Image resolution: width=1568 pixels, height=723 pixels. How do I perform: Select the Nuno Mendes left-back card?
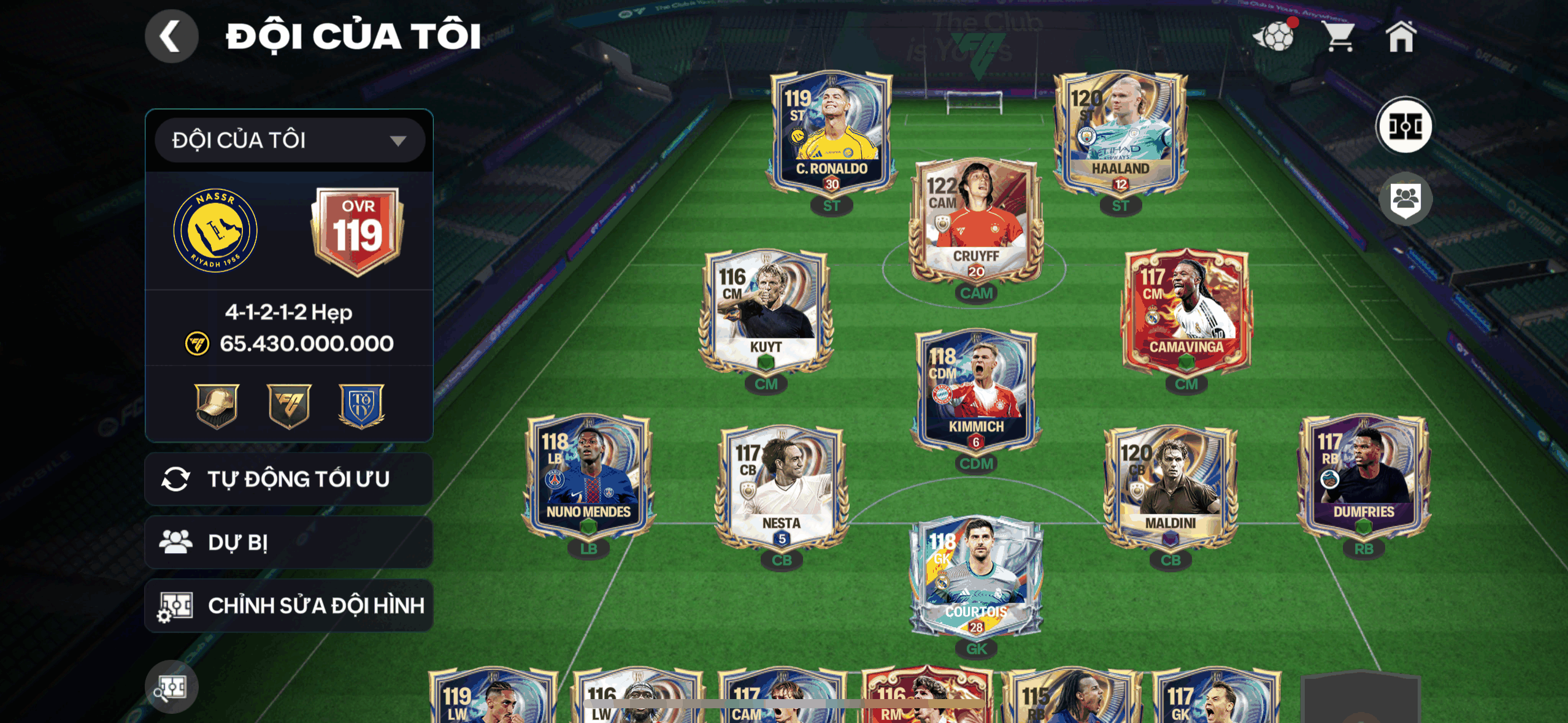coord(588,475)
